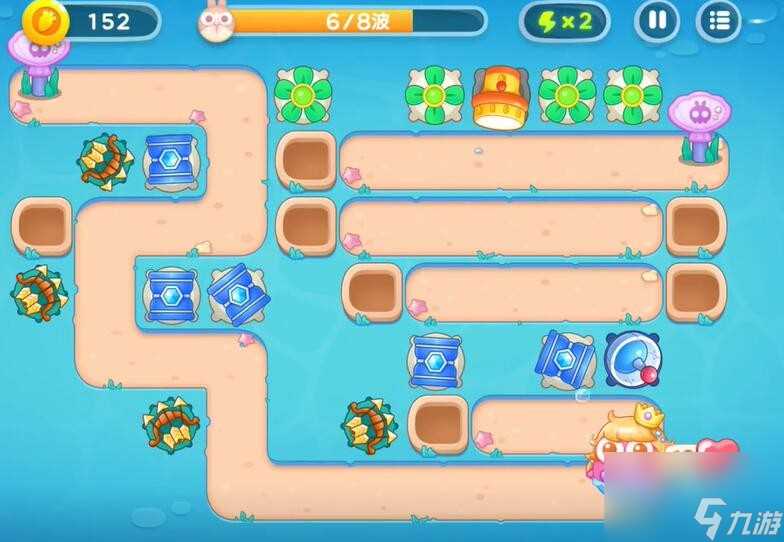Toggle the x2 game speed button
The width and height of the screenshot is (784, 542).
[564, 21]
